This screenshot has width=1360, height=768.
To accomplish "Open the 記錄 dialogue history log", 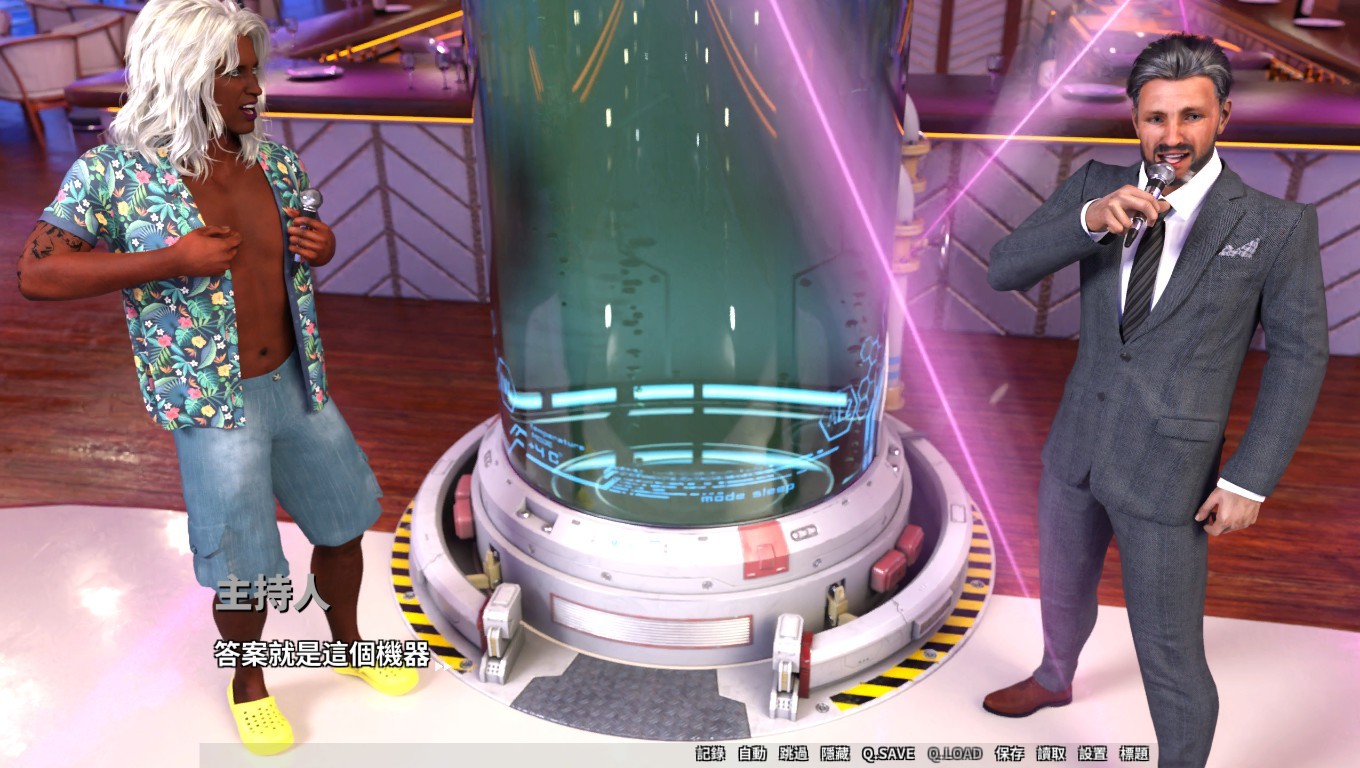I will [710, 754].
